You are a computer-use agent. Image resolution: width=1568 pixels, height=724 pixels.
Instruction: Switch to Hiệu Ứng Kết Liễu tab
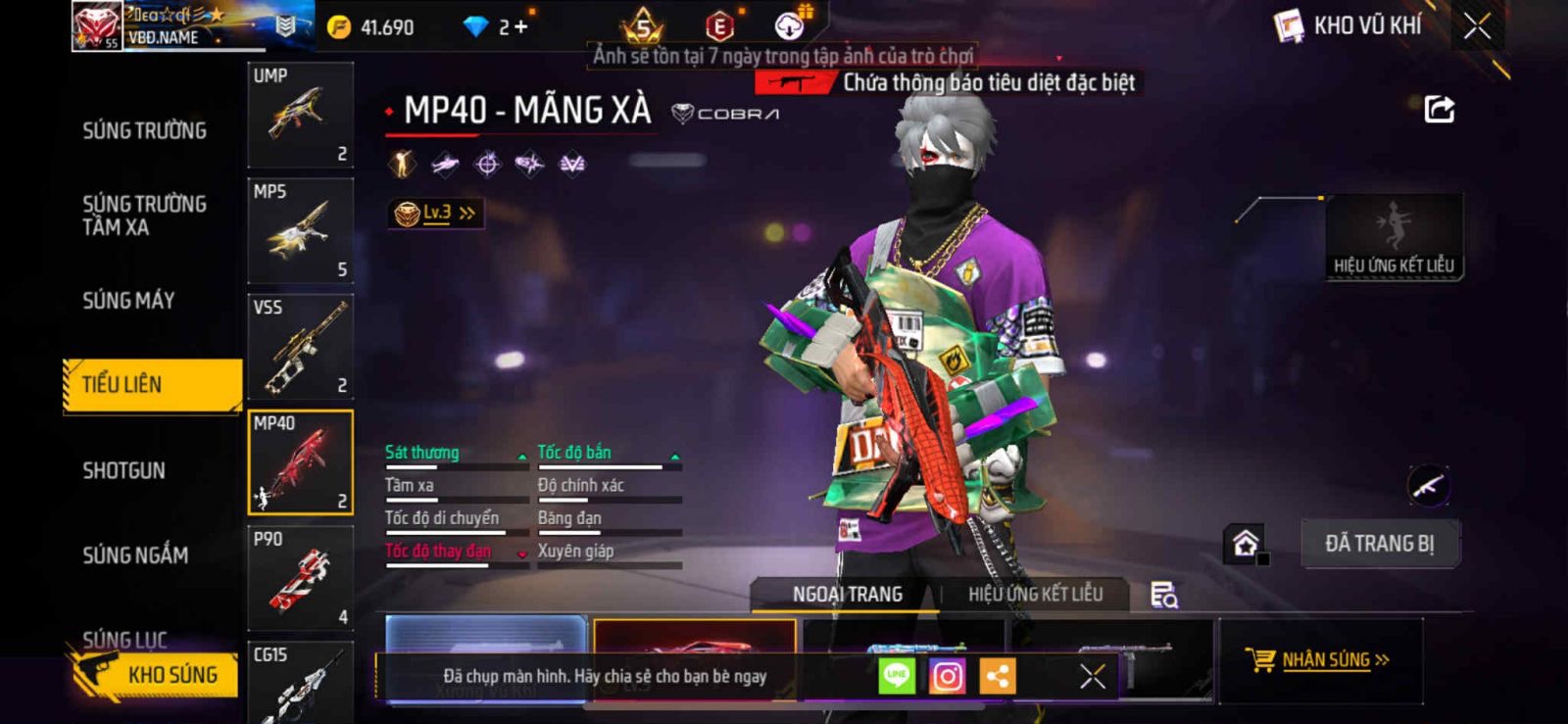pyautogui.click(x=1035, y=594)
